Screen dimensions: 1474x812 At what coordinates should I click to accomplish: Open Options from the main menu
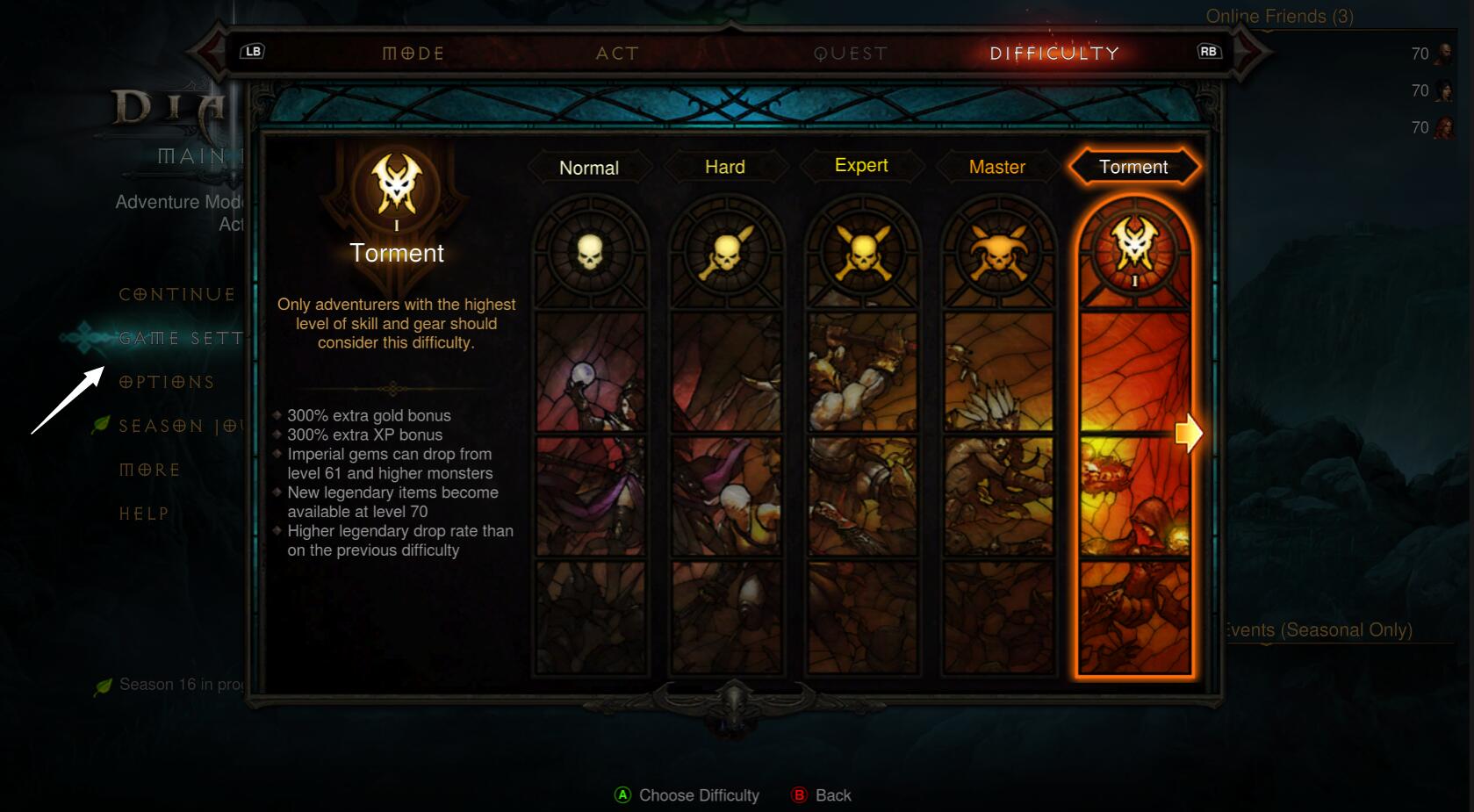pos(167,383)
